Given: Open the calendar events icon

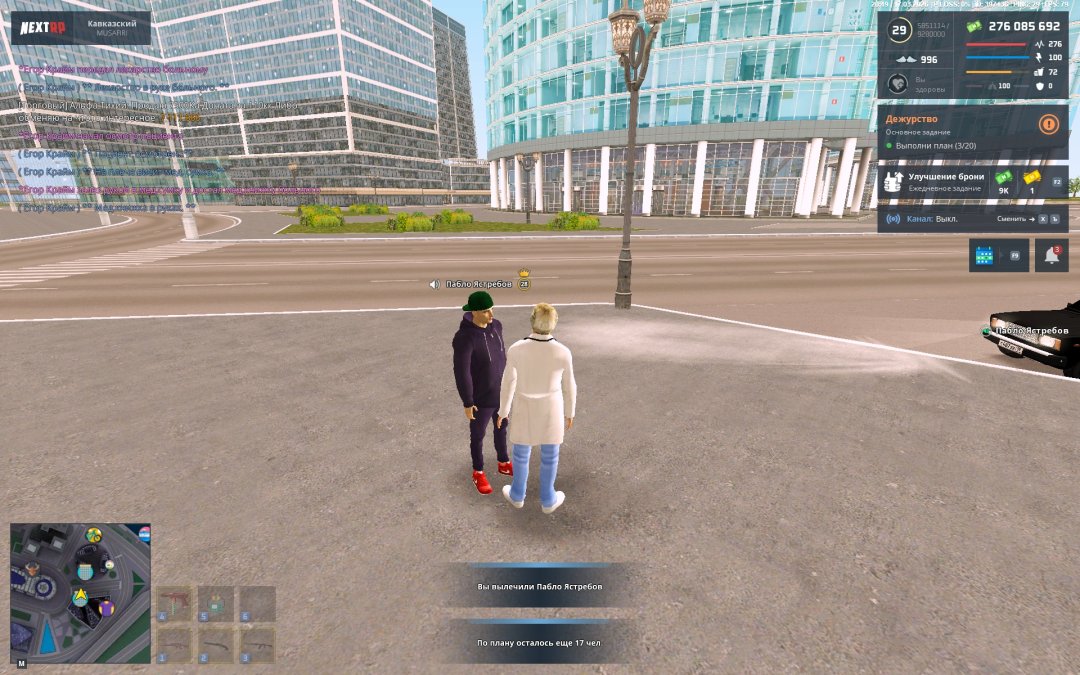Looking at the screenshot, I should 985,256.
